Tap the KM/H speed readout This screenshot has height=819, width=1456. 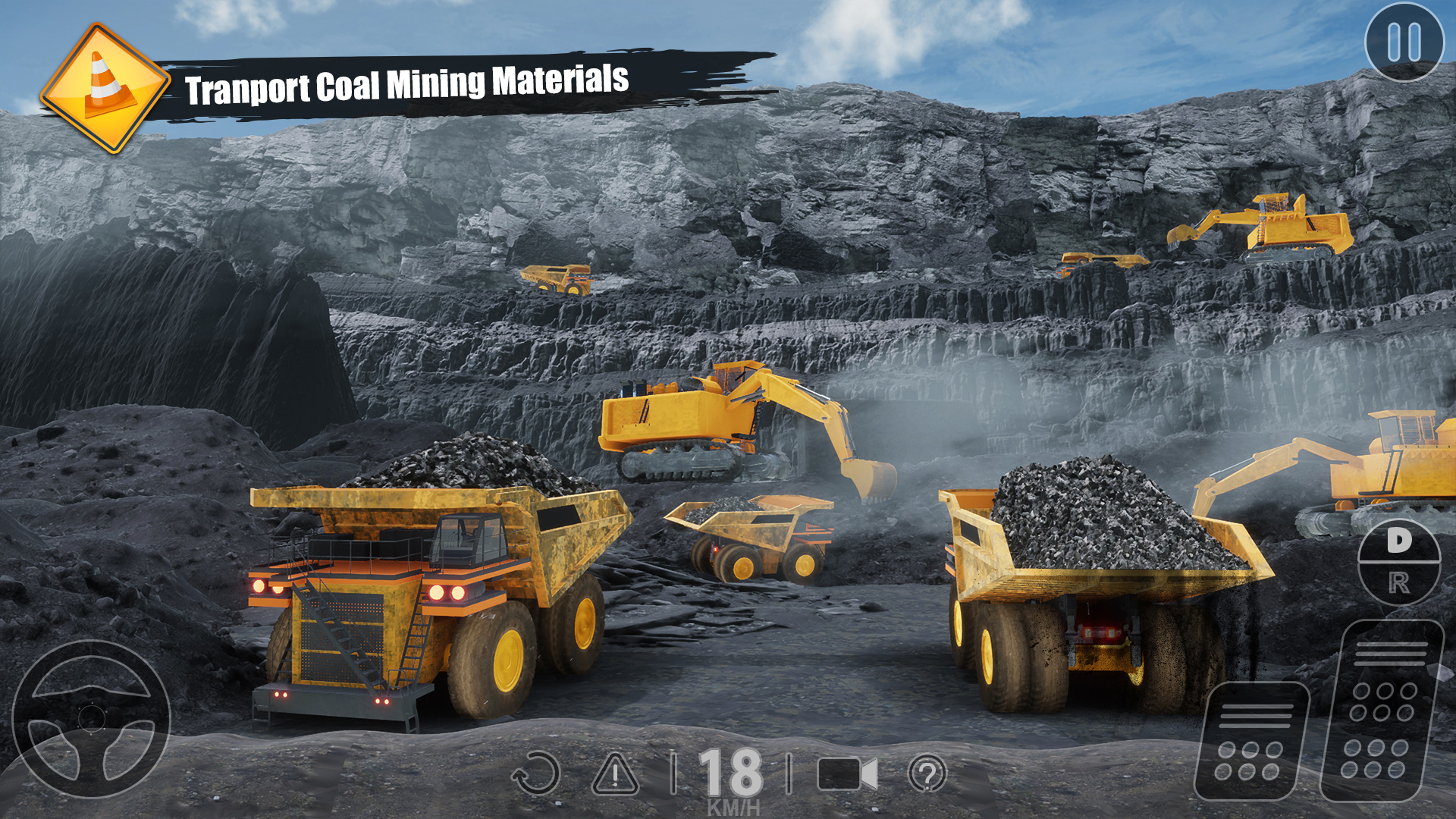point(733,805)
